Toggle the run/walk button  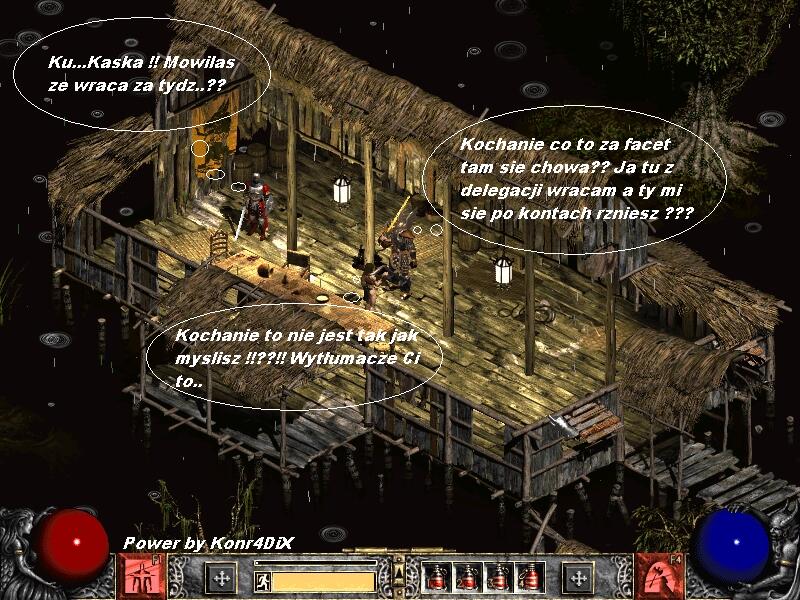tap(262, 579)
